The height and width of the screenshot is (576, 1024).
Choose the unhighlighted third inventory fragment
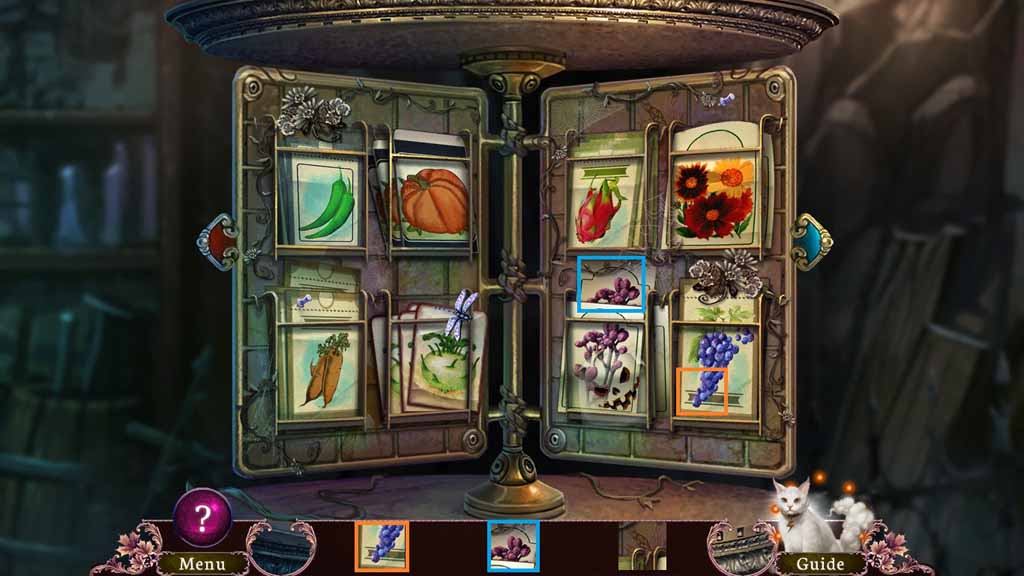pos(642,546)
